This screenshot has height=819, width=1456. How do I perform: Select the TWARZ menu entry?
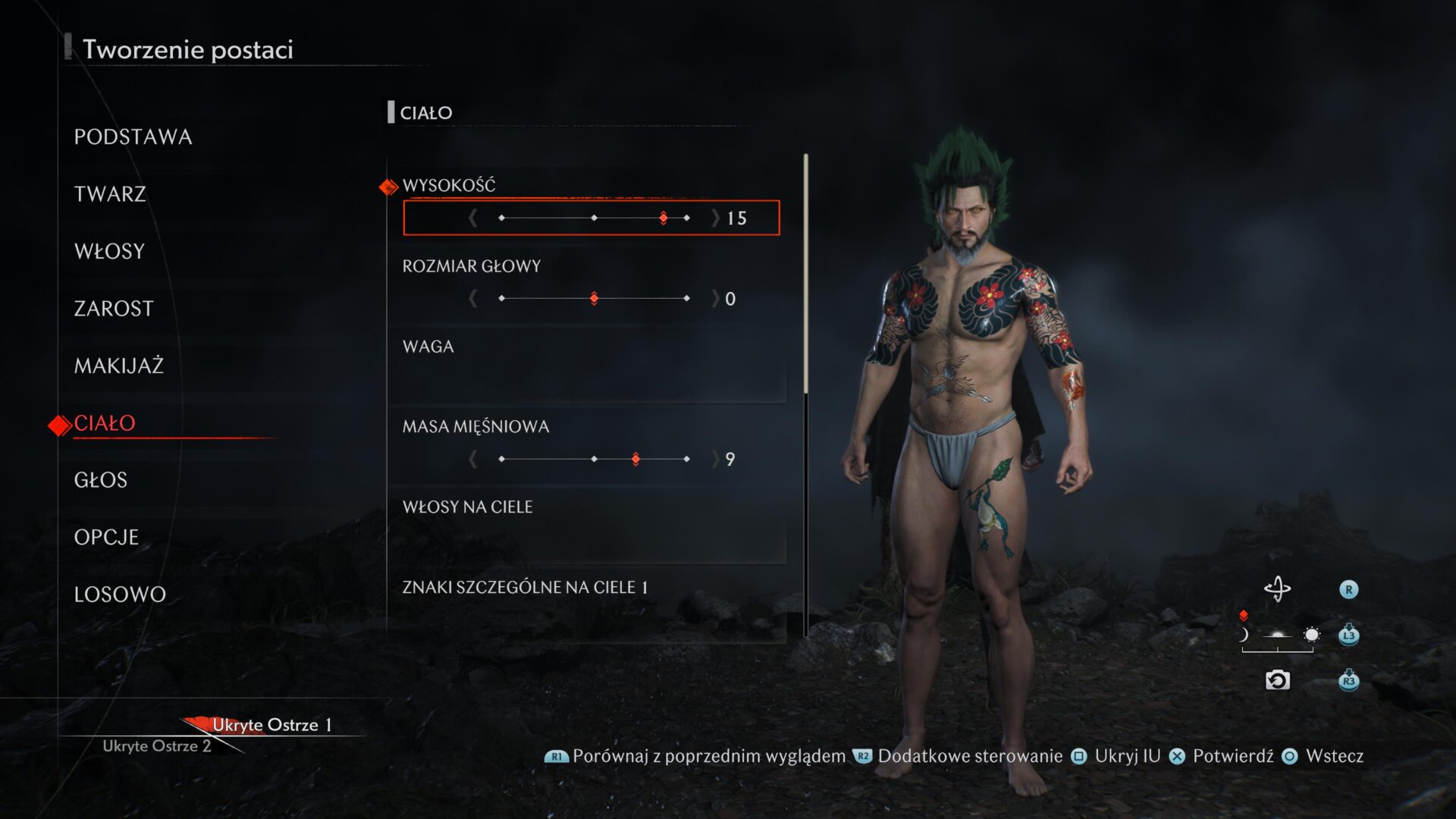pyautogui.click(x=110, y=194)
